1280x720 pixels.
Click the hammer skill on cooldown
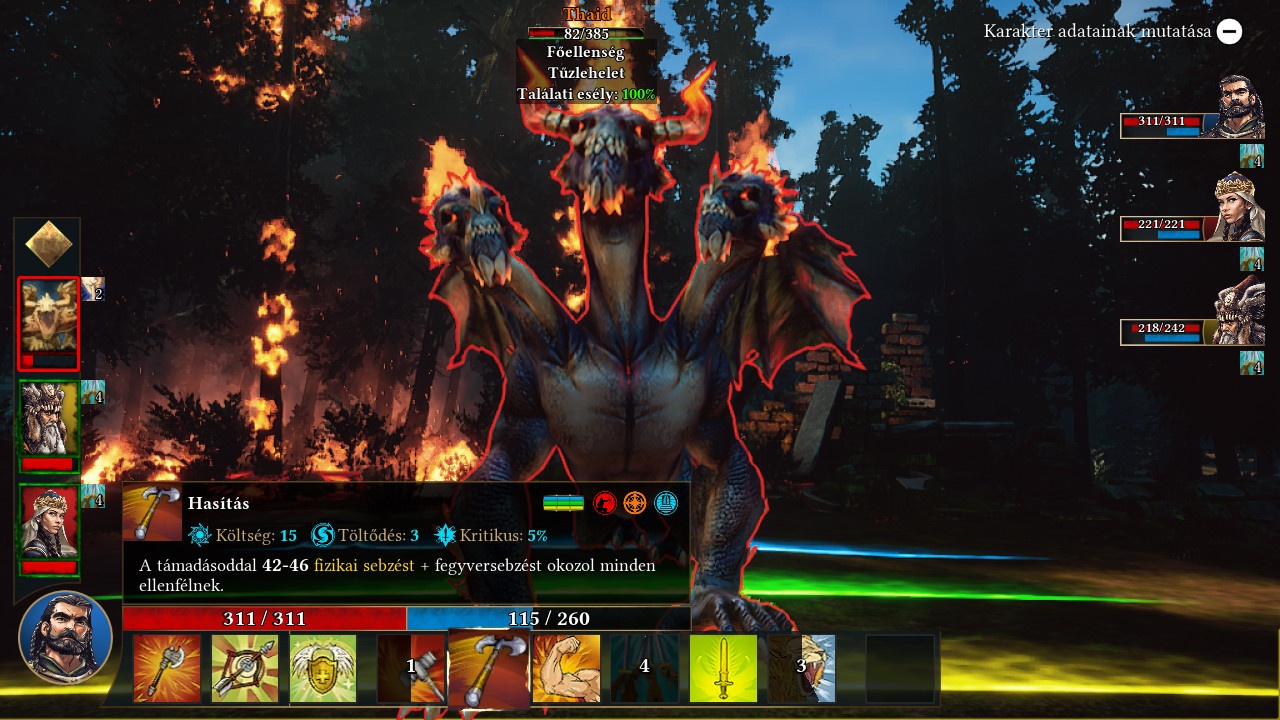tap(411, 668)
